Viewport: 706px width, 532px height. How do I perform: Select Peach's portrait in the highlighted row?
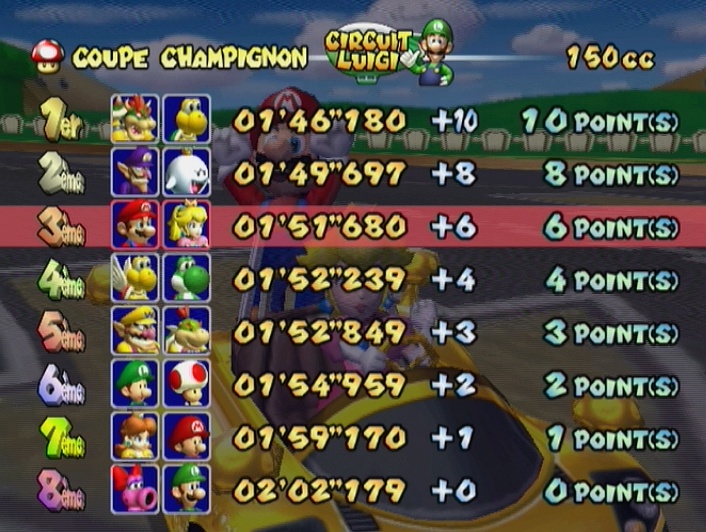(186, 225)
